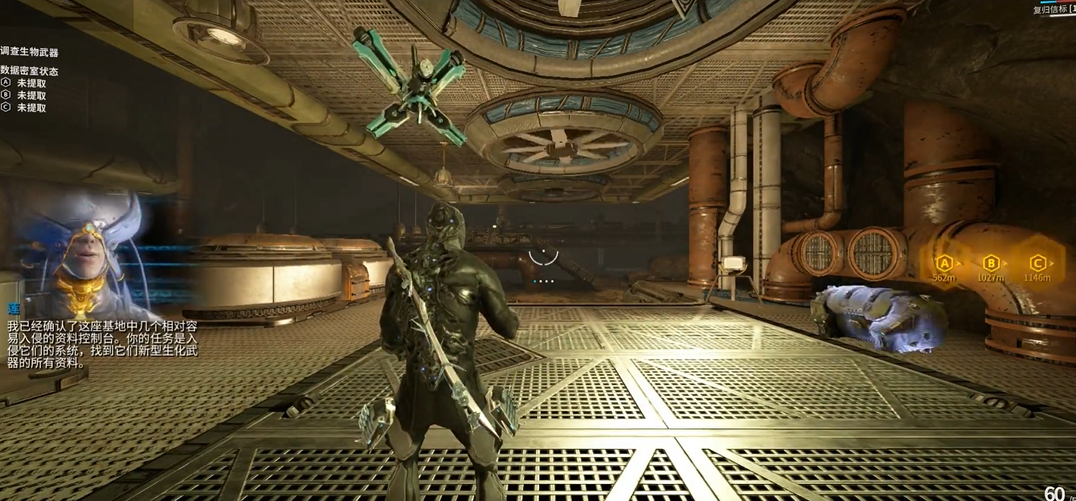Select the waypoint marker B at 1027m
This screenshot has width=1076, height=501.
coord(990,263)
